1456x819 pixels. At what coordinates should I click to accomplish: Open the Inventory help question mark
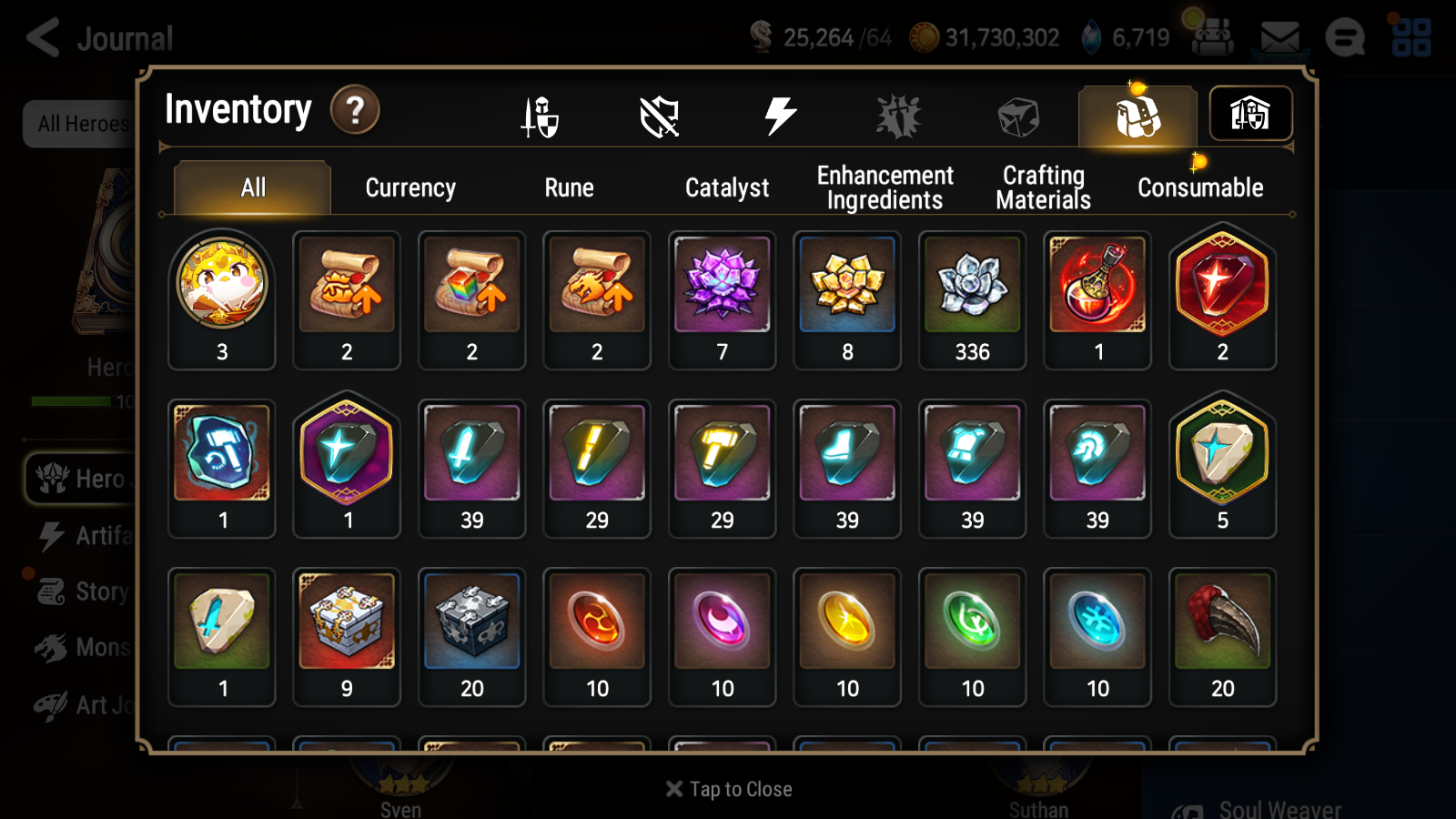(355, 109)
